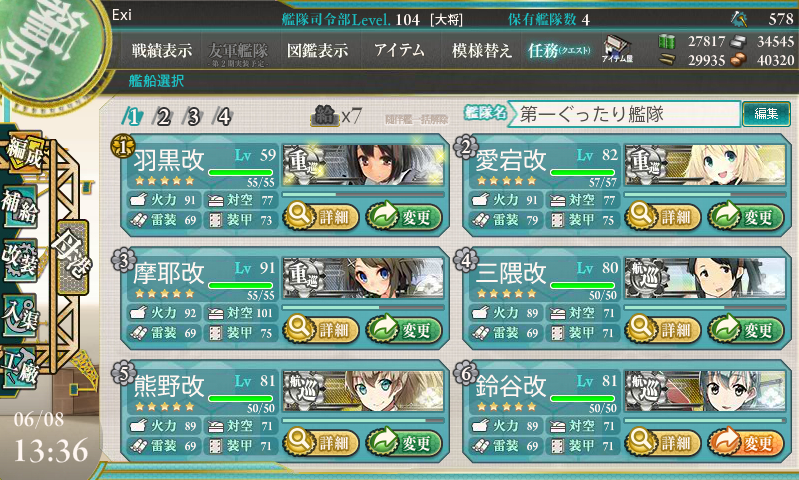Open the 戦績表示 records menu

[164, 49]
